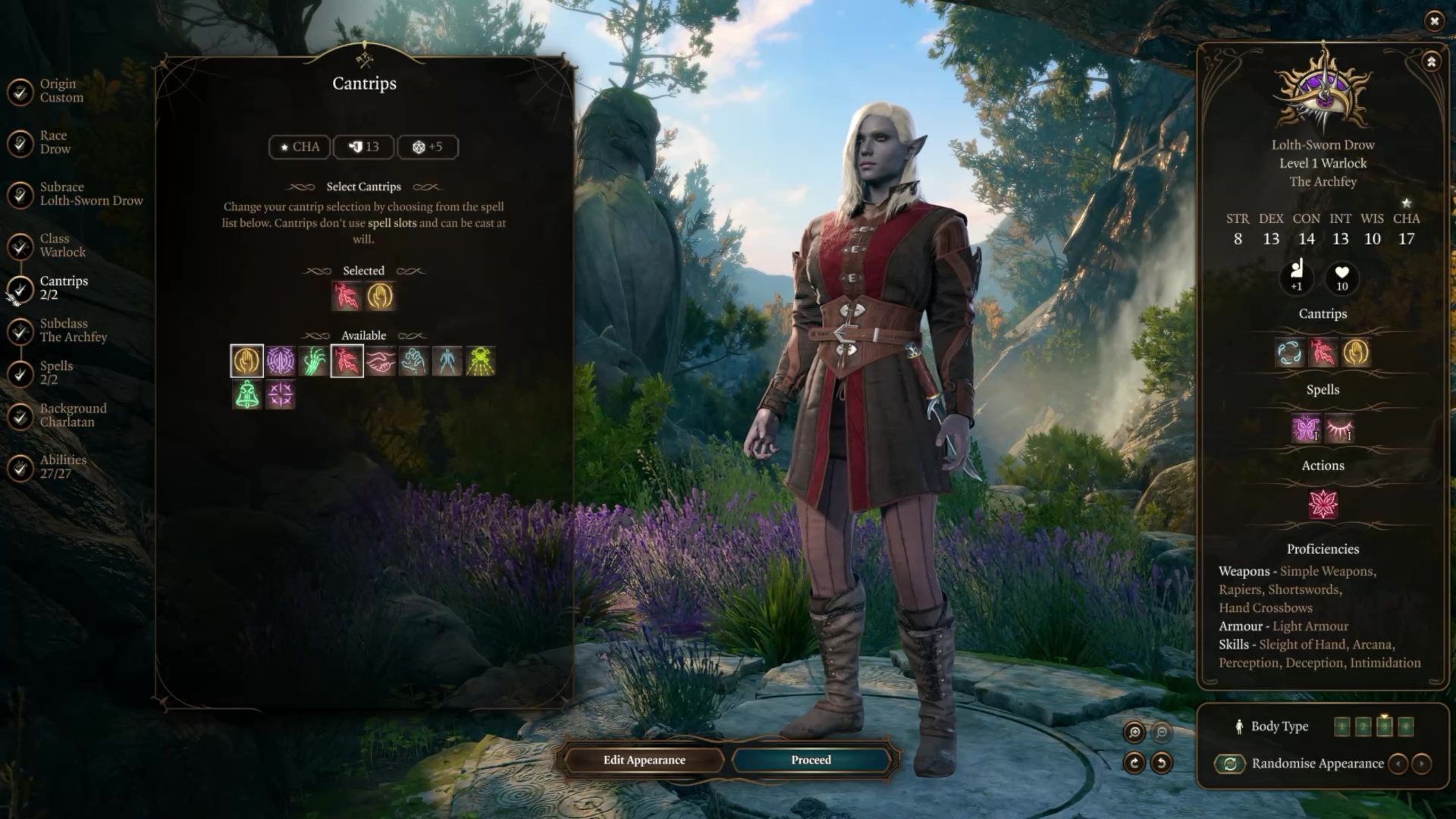Open the Edit Appearance screen
The image size is (1456, 819).
[644, 760]
